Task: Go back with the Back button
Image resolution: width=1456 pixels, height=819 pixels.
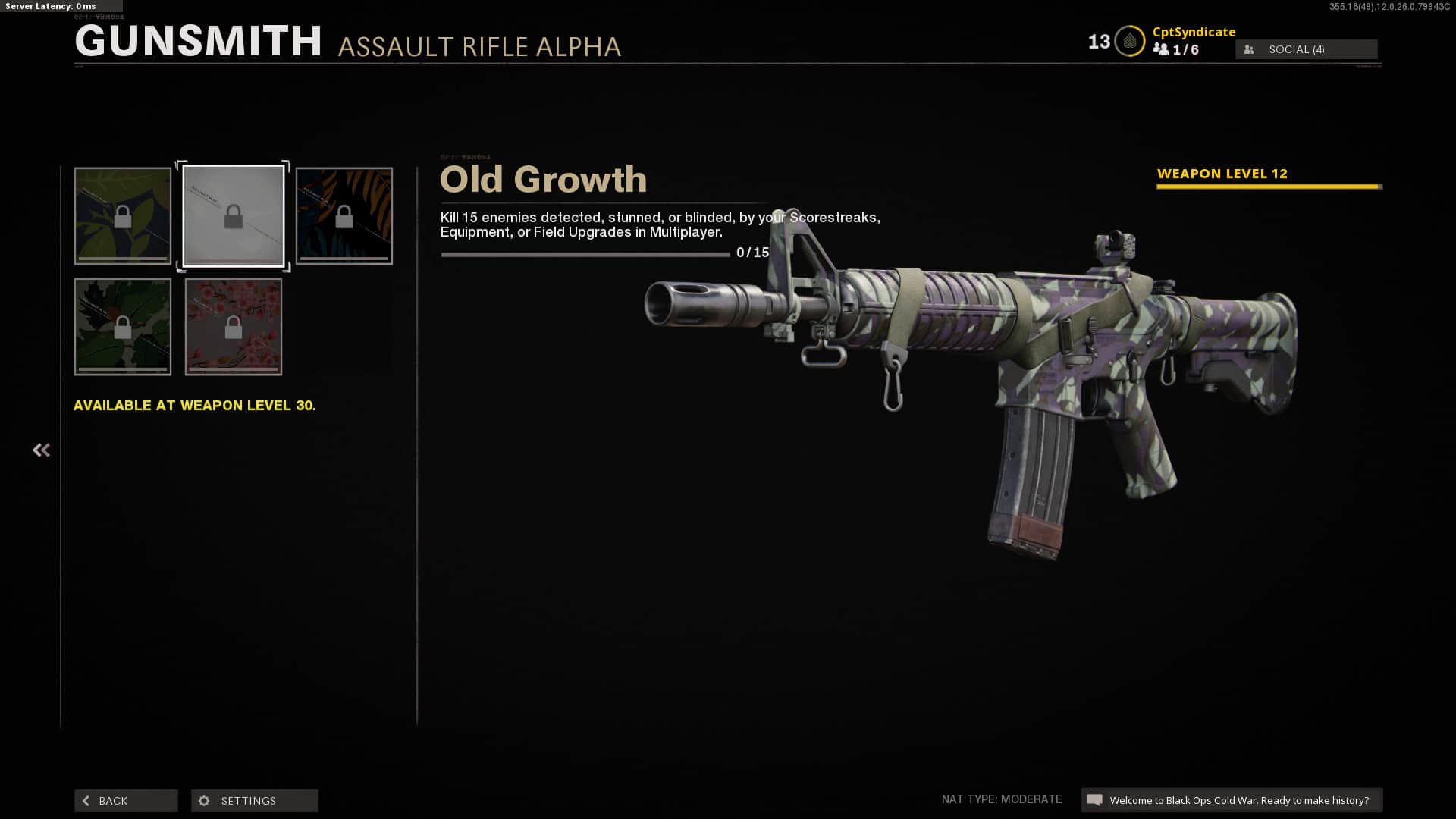Action: click(126, 801)
